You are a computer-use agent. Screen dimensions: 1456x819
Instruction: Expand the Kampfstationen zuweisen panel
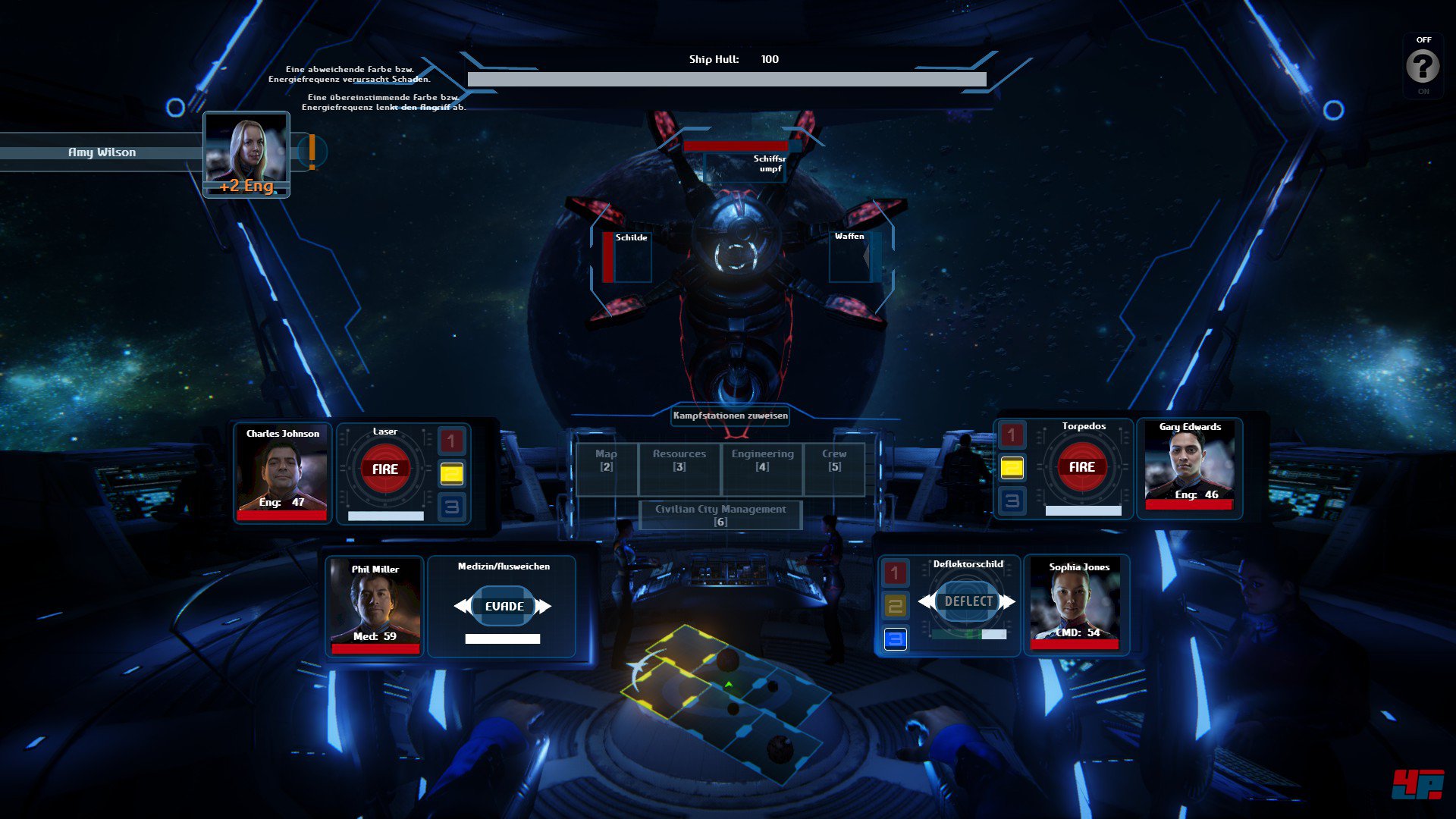coord(730,416)
